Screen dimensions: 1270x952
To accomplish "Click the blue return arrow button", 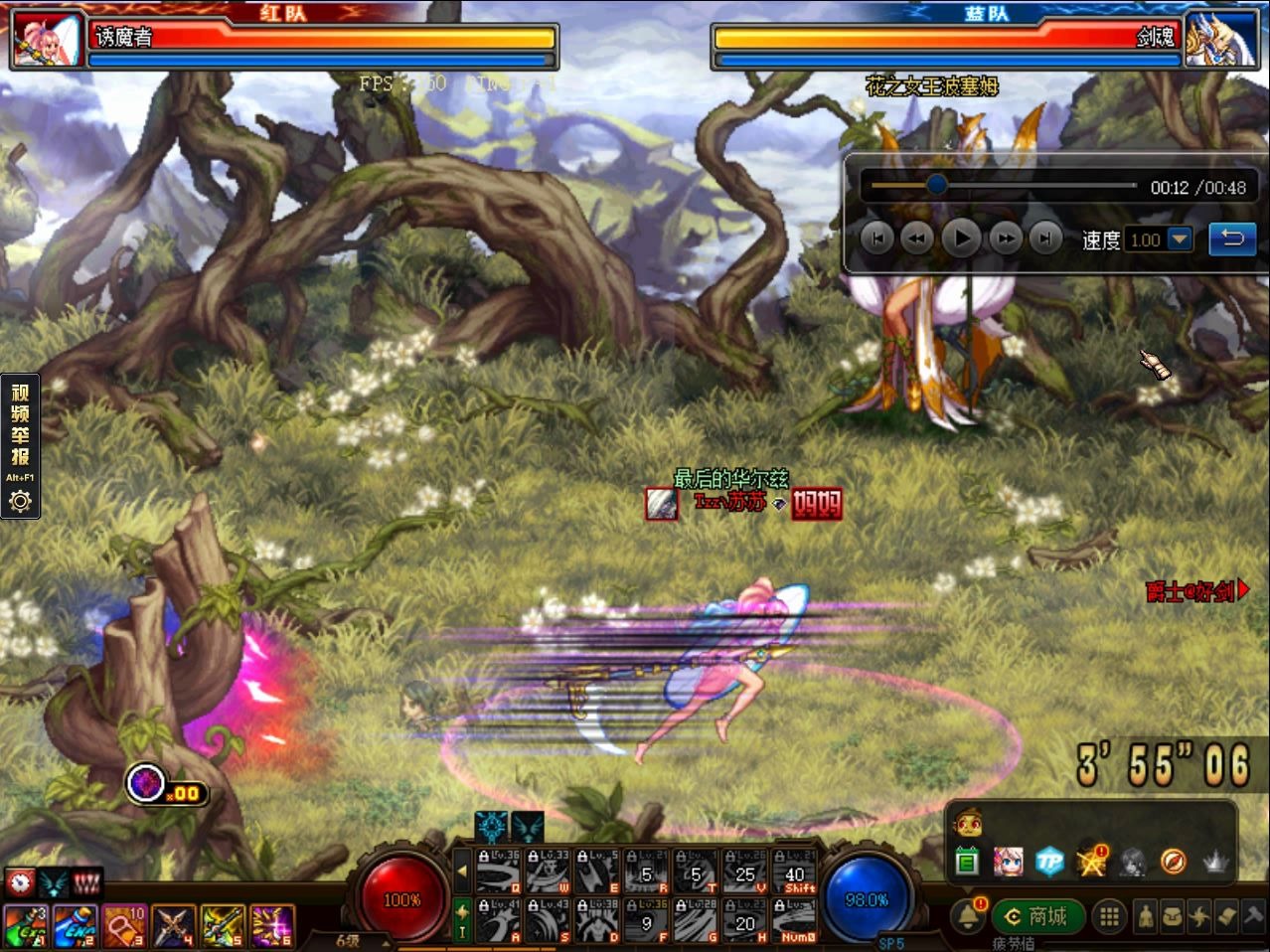I will 1232,238.
